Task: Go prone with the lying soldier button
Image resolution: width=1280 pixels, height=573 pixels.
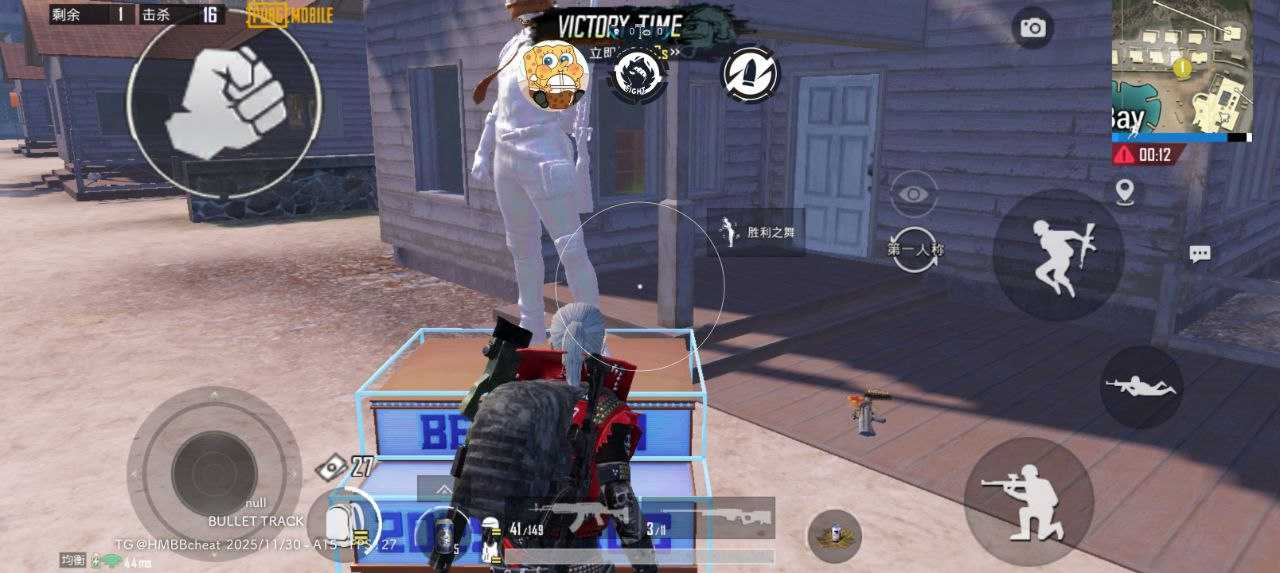Action: (x=1141, y=387)
